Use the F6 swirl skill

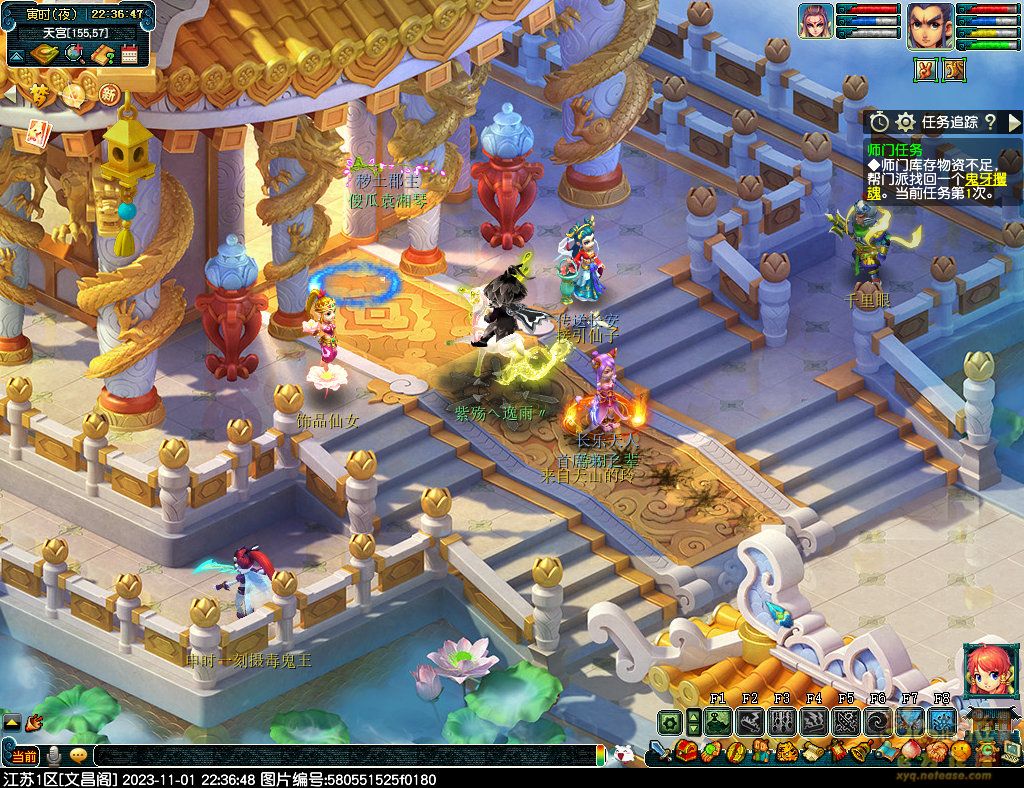coord(879,721)
